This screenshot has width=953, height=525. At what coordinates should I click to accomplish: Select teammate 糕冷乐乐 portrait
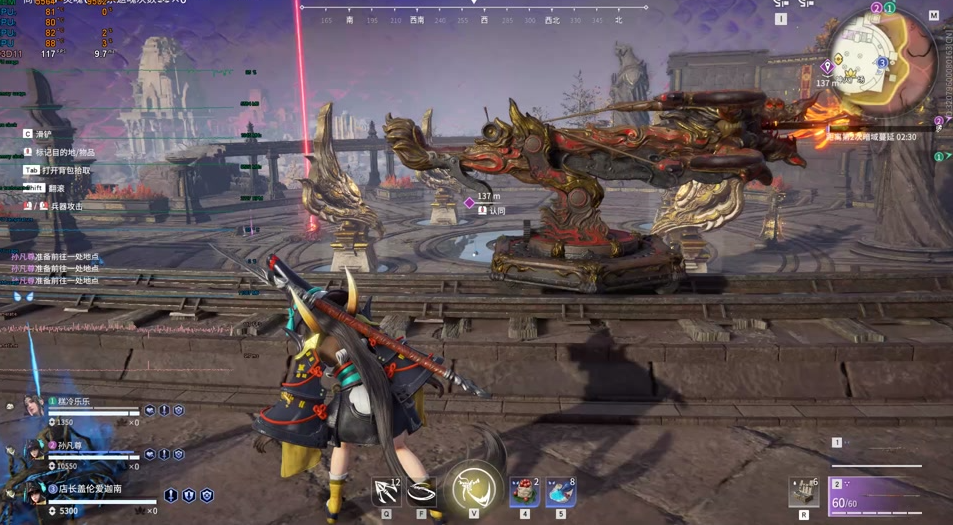point(33,406)
